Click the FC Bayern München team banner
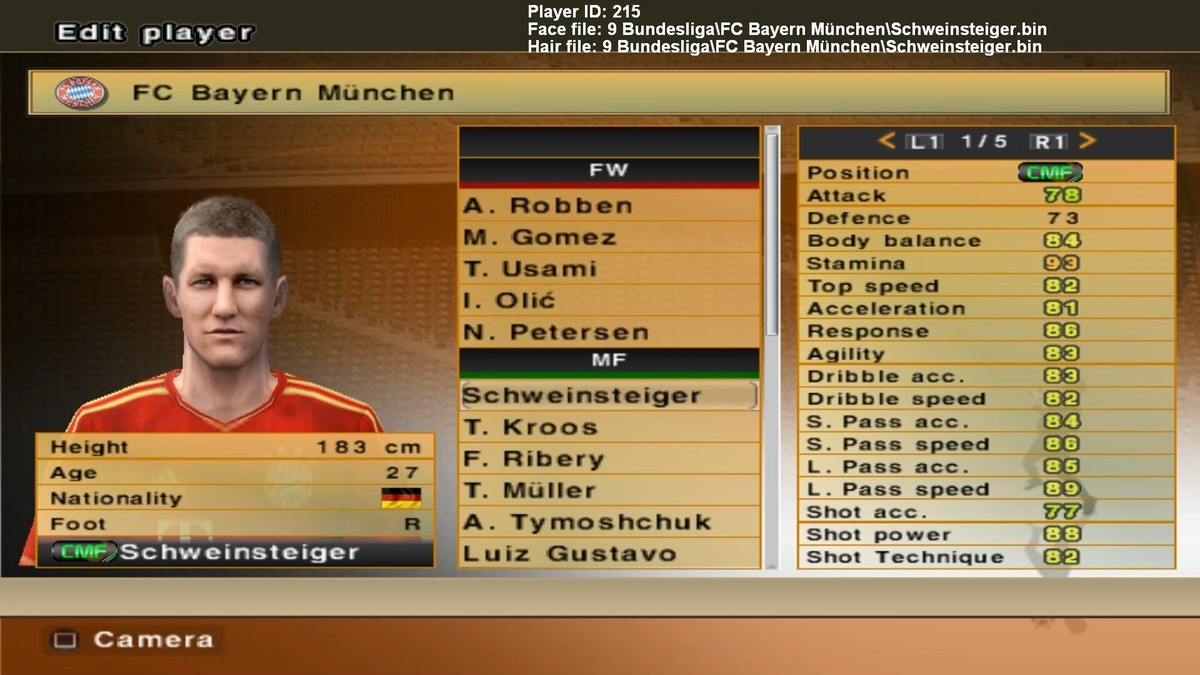Screen dimensions: 1200x675 click(598, 93)
